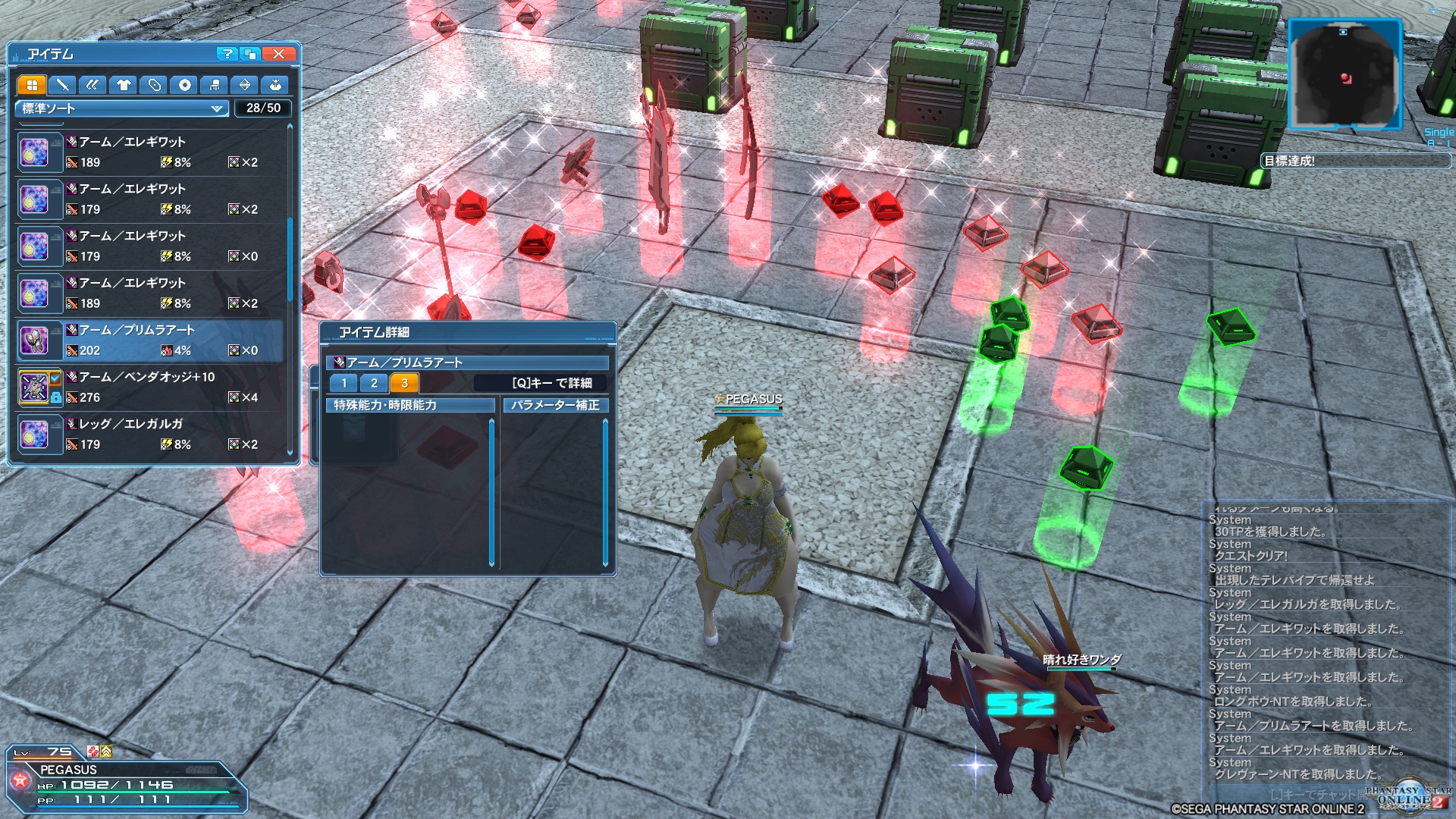Image resolution: width=1456 pixels, height=819 pixels.
Task: Switch to the furniture chair tab
Action: [x=215, y=85]
